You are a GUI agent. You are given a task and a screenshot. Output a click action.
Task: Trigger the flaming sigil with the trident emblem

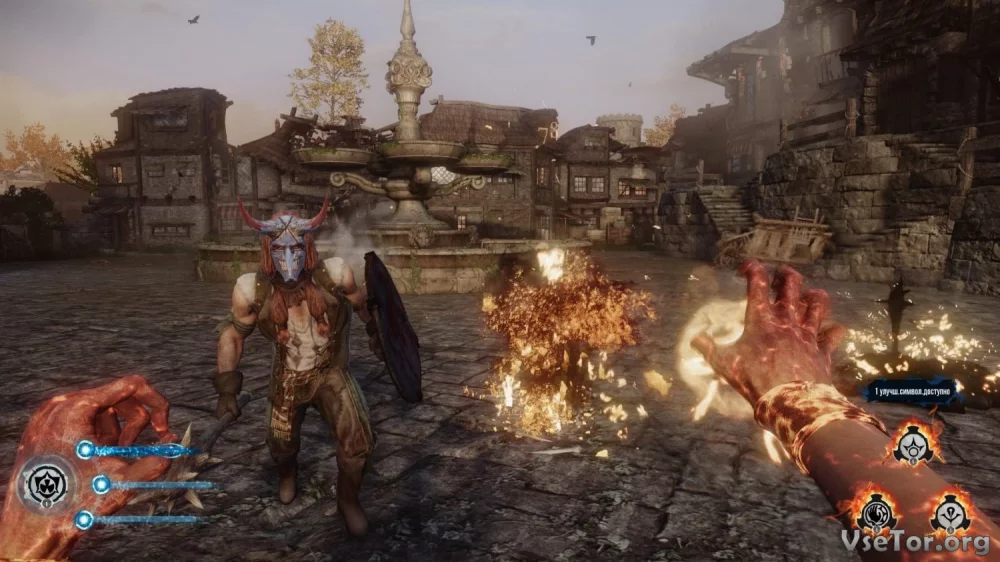point(950,514)
